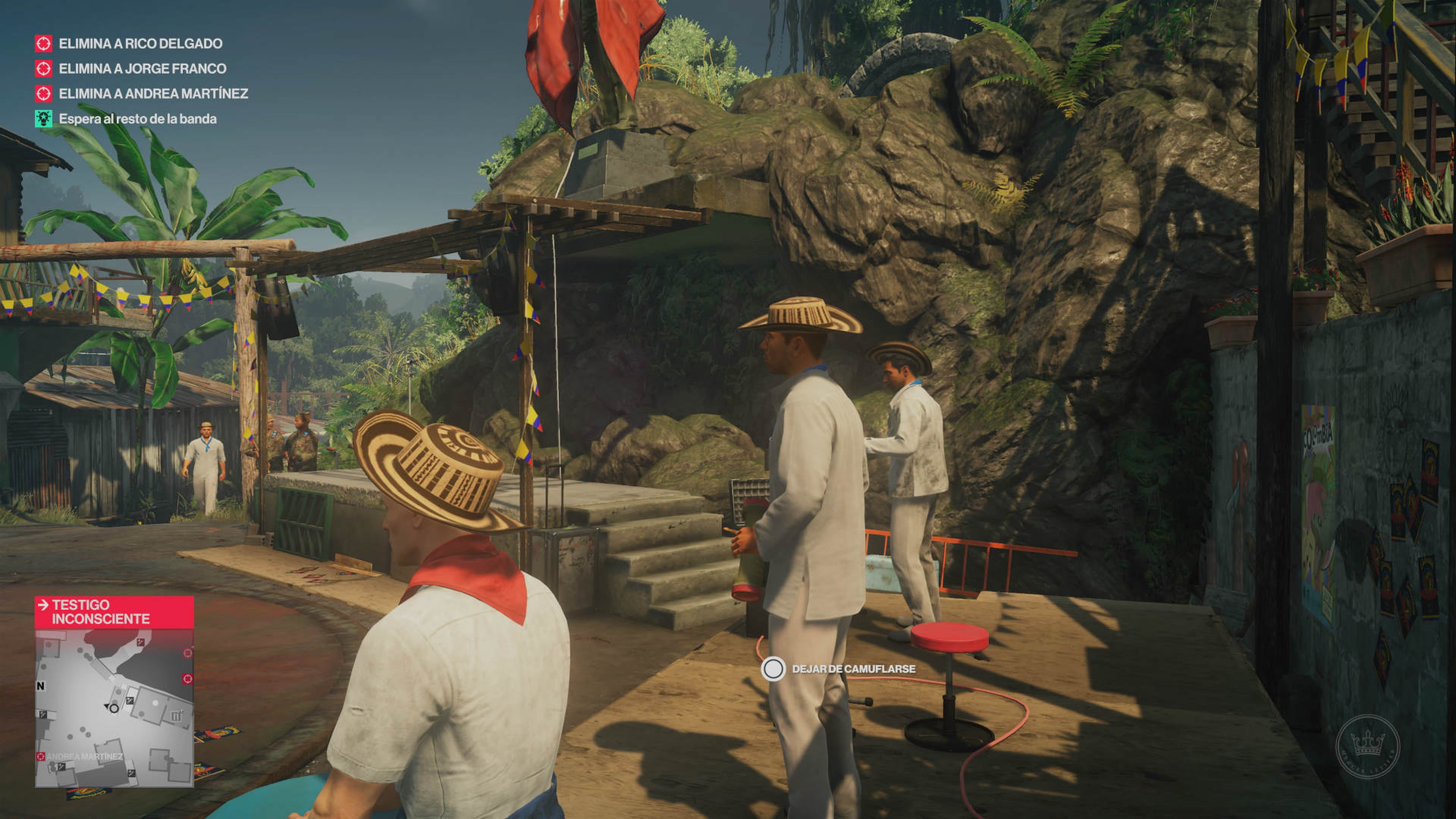The height and width of the screenshot is (819, 1456).
Task: Select the Elimina a Andrea Martínez objective
Action: (x=153, y=93)
